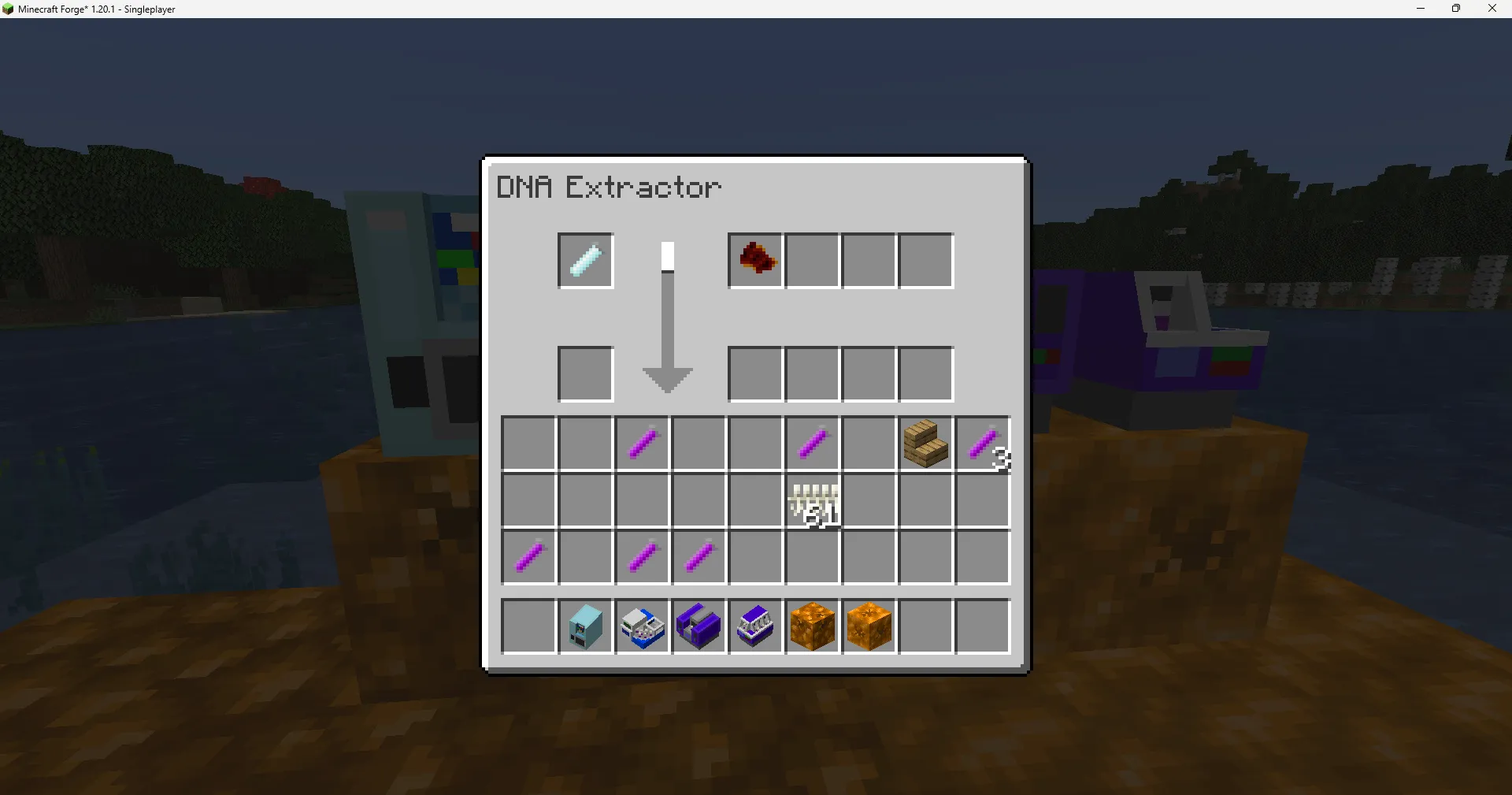Select the light blue DNA machine in the hotbar

point(585,626)
